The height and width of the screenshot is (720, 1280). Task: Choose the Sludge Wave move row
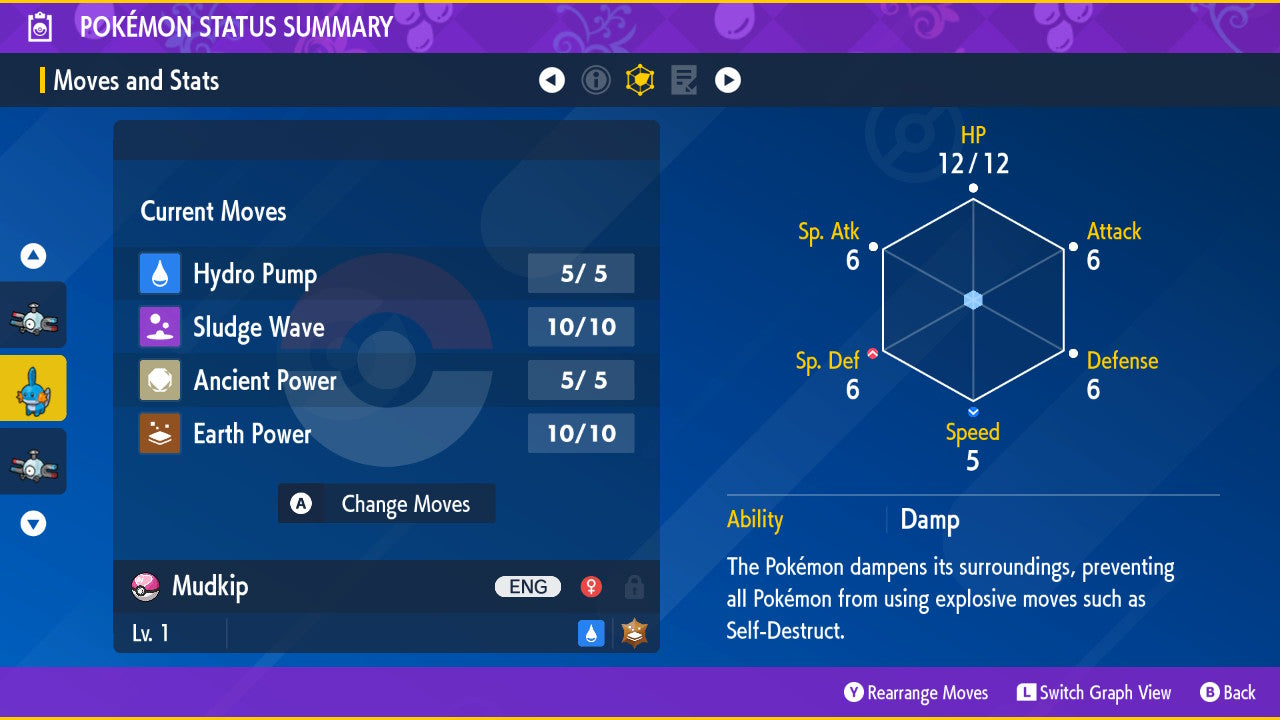click(386, 327)
